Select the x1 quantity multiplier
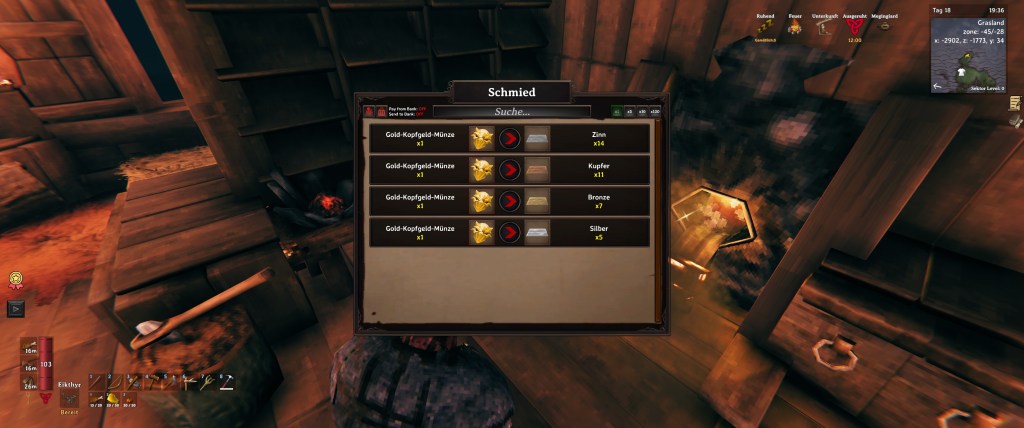The image size is (1024, 428). coord(616,112)
